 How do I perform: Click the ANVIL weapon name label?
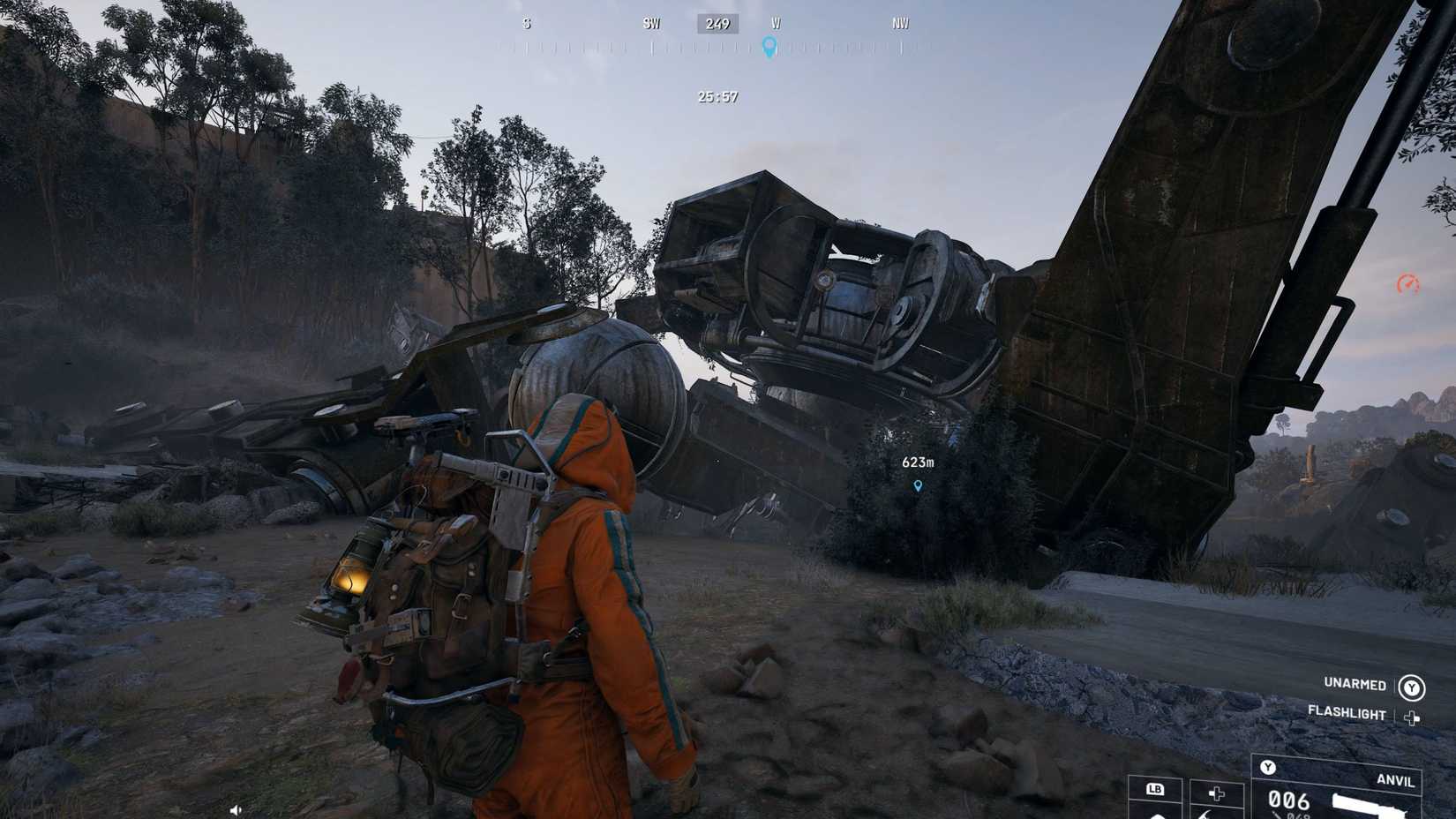1396,781
